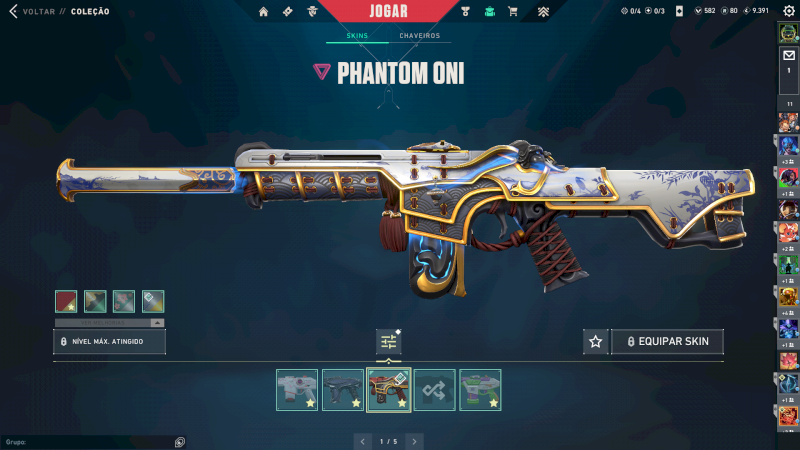Image resolution: width=800 pixels, height=450 pixels.
Task: Select the white Phantom skin thumbnail
Action: [297, 390]
